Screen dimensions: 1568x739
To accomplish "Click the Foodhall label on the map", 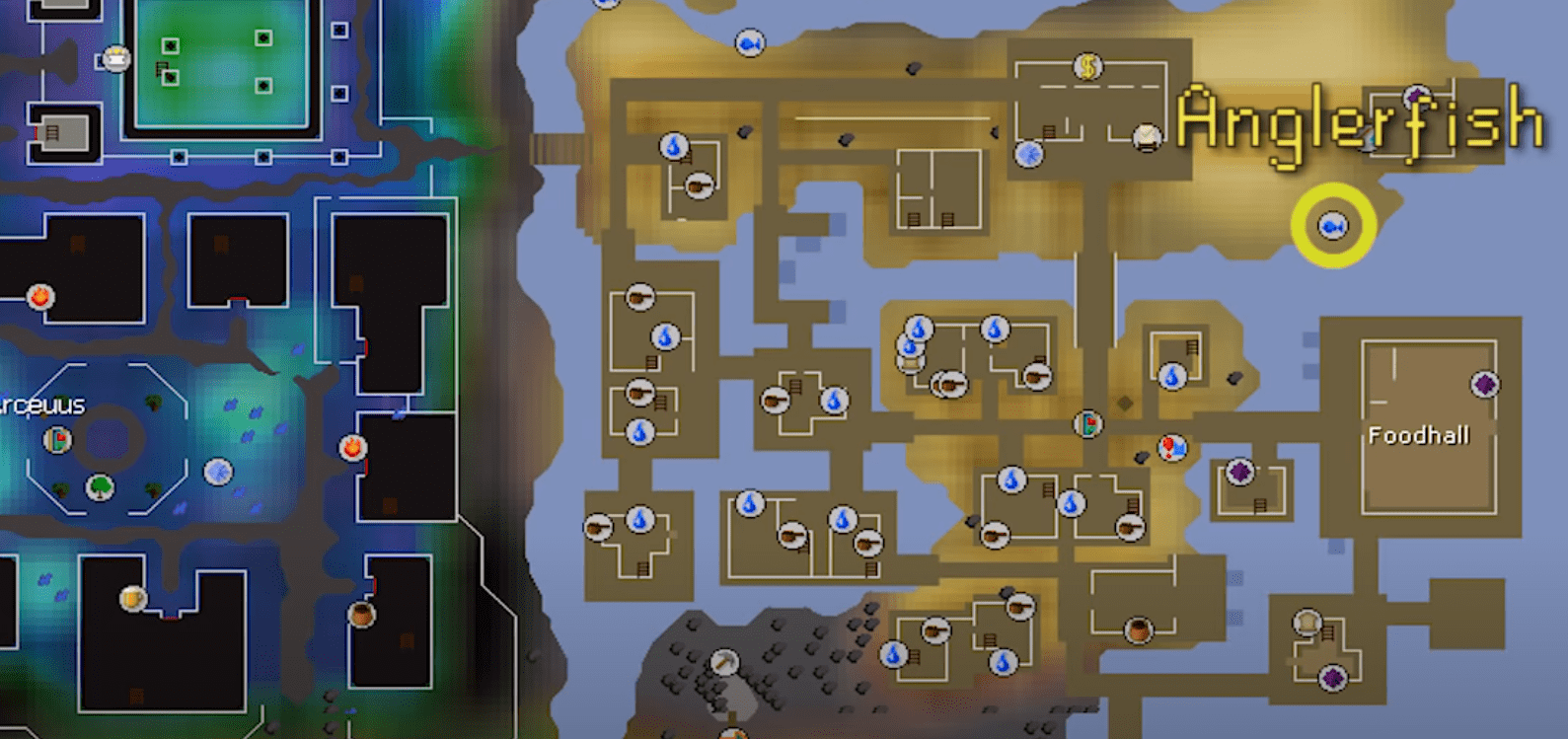I will pyautogui.click(x=1419, y=433).
